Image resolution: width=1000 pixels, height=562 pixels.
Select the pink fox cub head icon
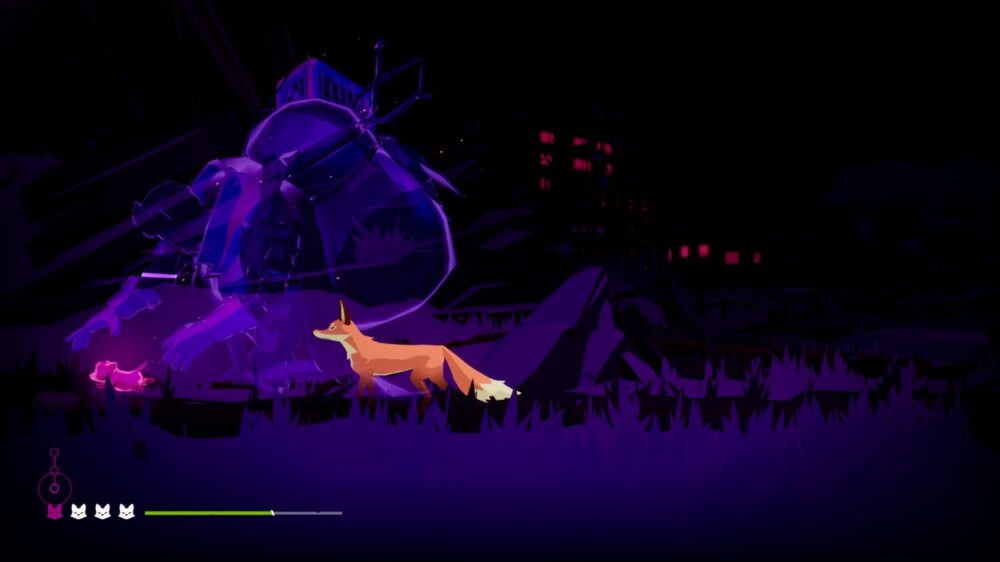[x=54, y=512]
